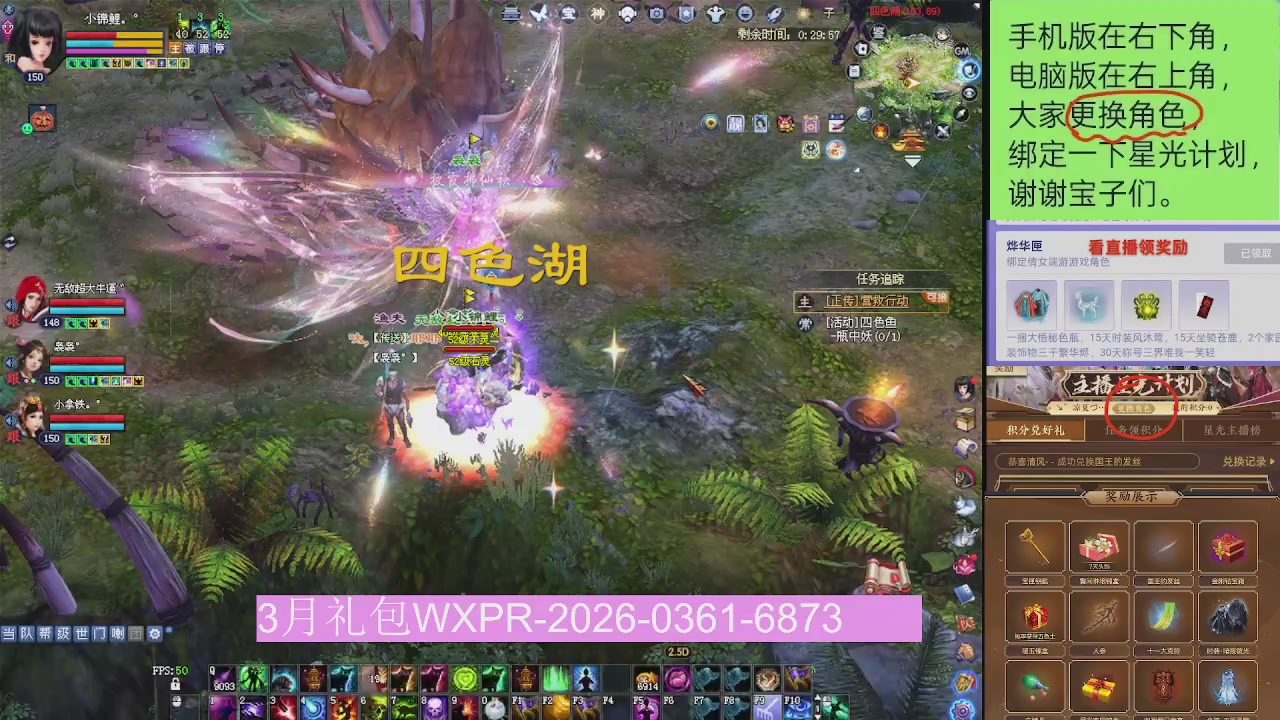Toggle the lock icon on the skill bar
This screenshot has width=1280, height=720.
point(175,685)
